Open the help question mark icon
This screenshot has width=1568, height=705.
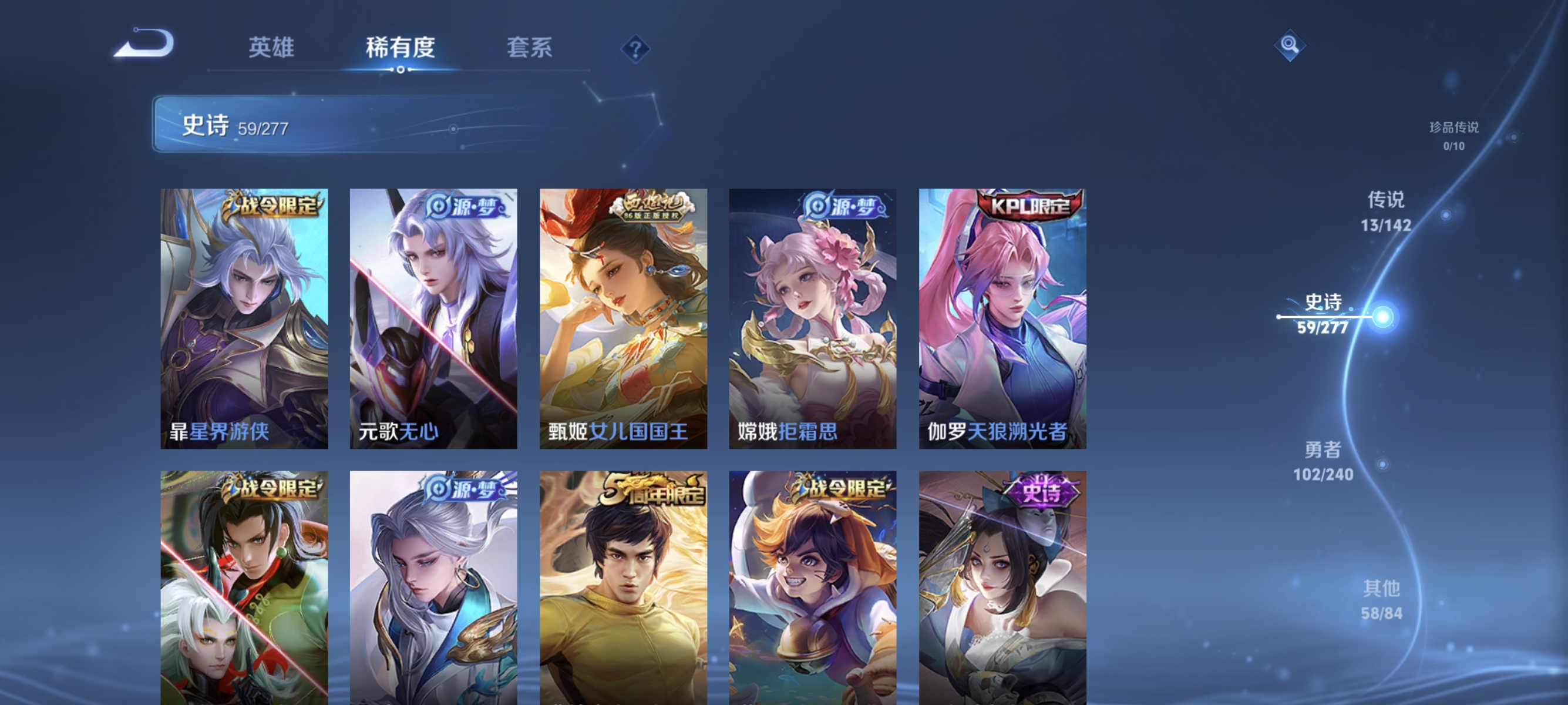click(634, 50)
